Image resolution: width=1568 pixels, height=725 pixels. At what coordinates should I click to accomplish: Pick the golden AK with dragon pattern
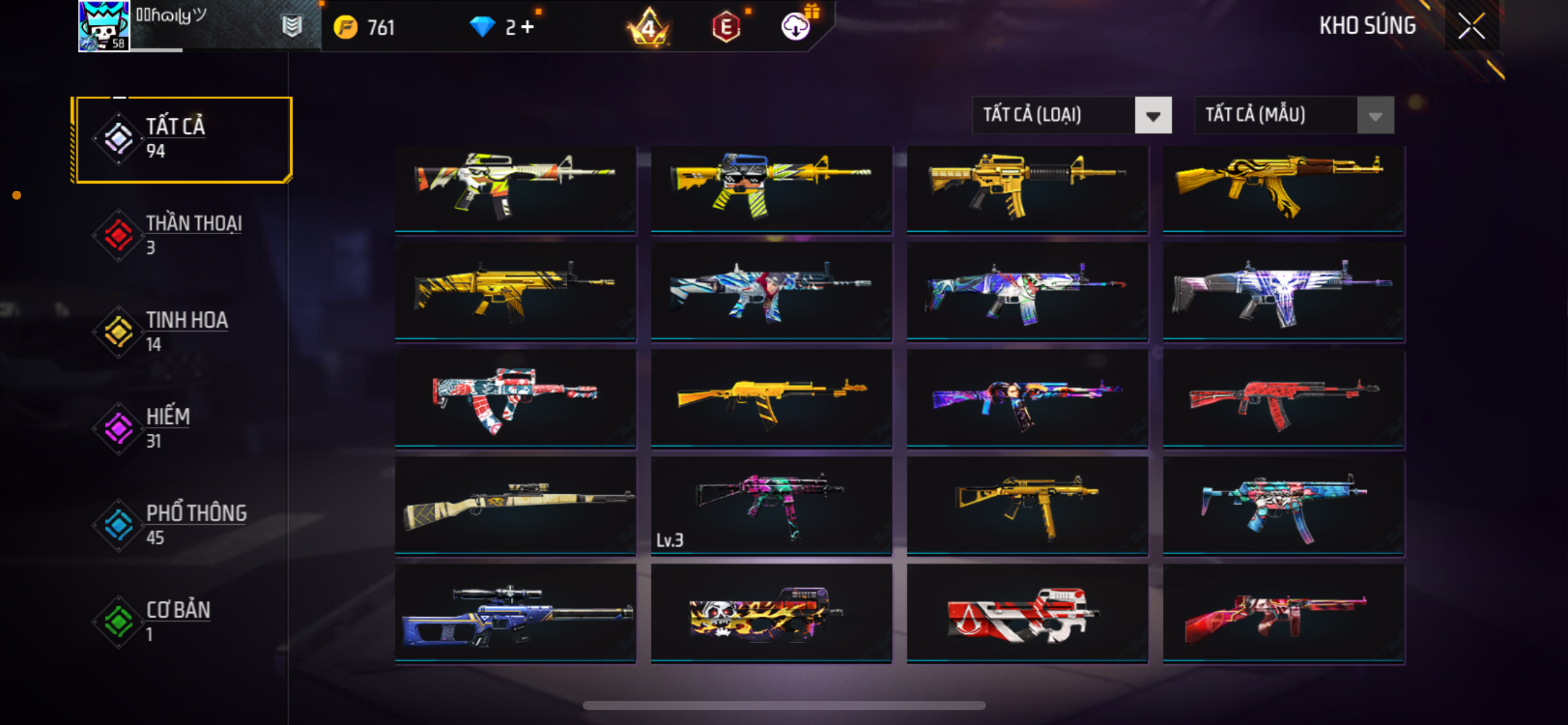[x=1283, y=190]
